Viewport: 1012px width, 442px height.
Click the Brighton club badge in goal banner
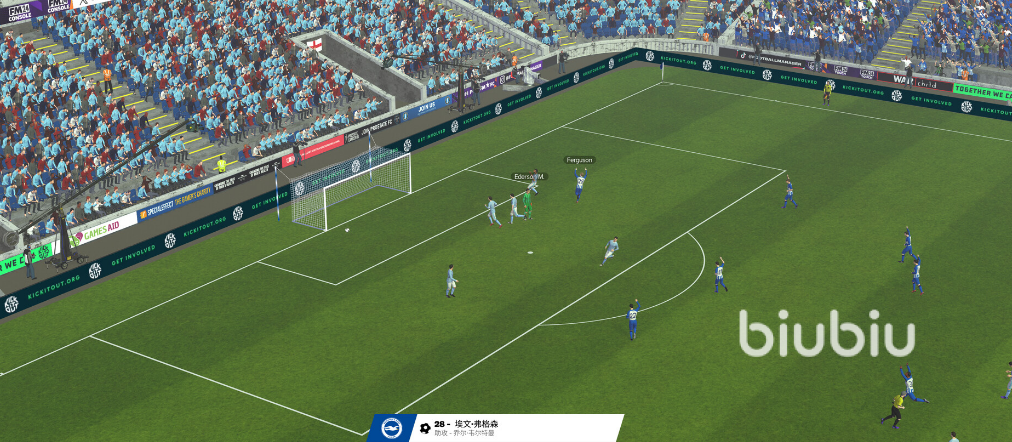[x=390, y=428]
